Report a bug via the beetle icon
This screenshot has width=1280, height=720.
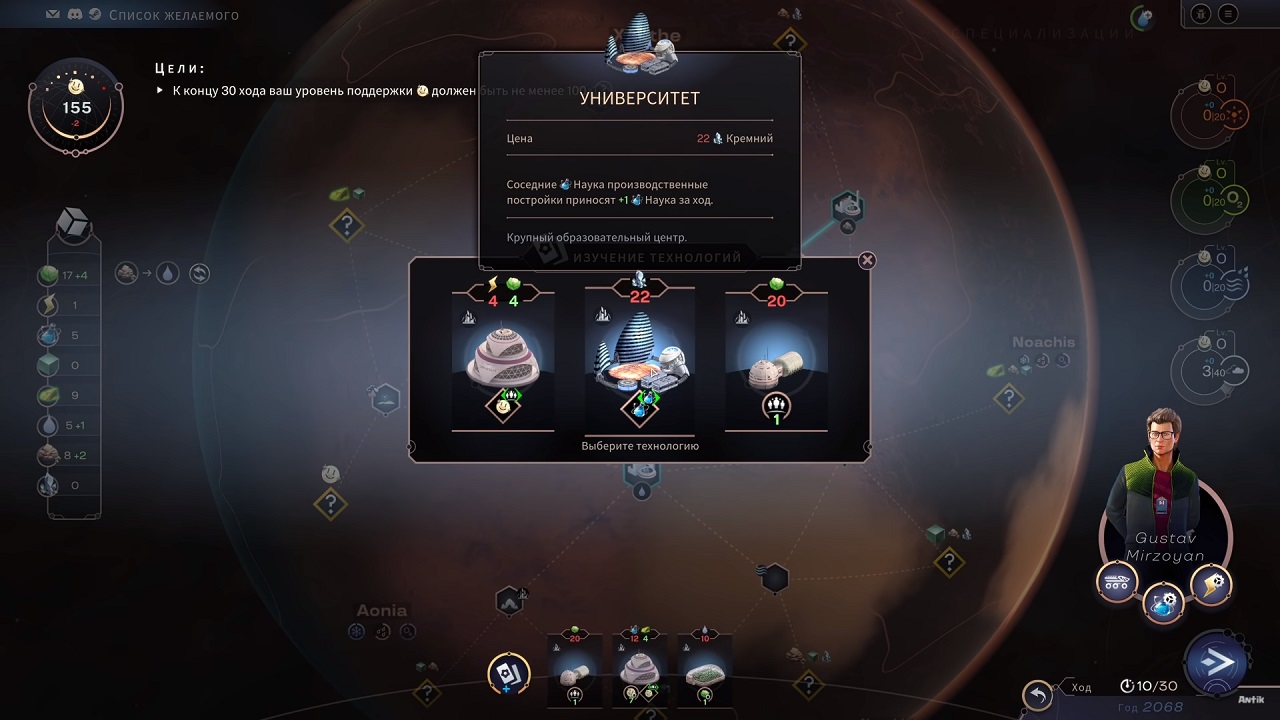[1200, 14]
